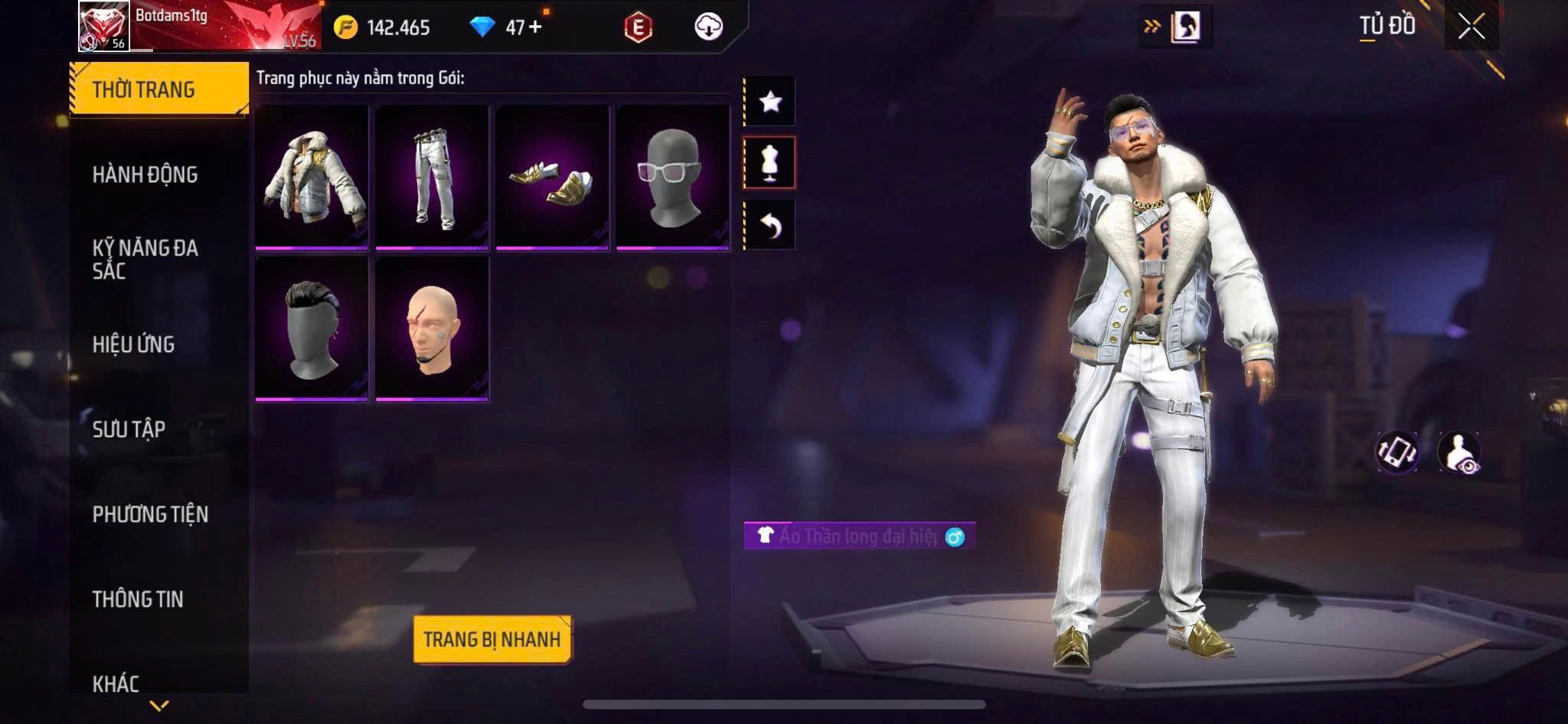The image size is (1568, 724).
Task: Click the undo arrow button
Action: click(x=770, y=225)
